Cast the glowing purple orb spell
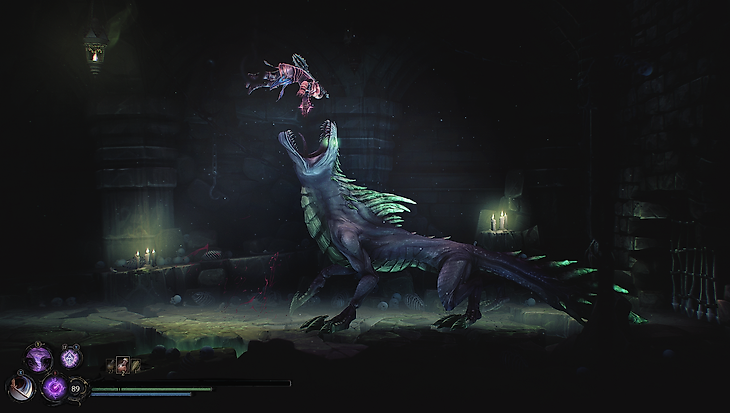The height and width of the screenshot is (413, 730). [52, 386]
